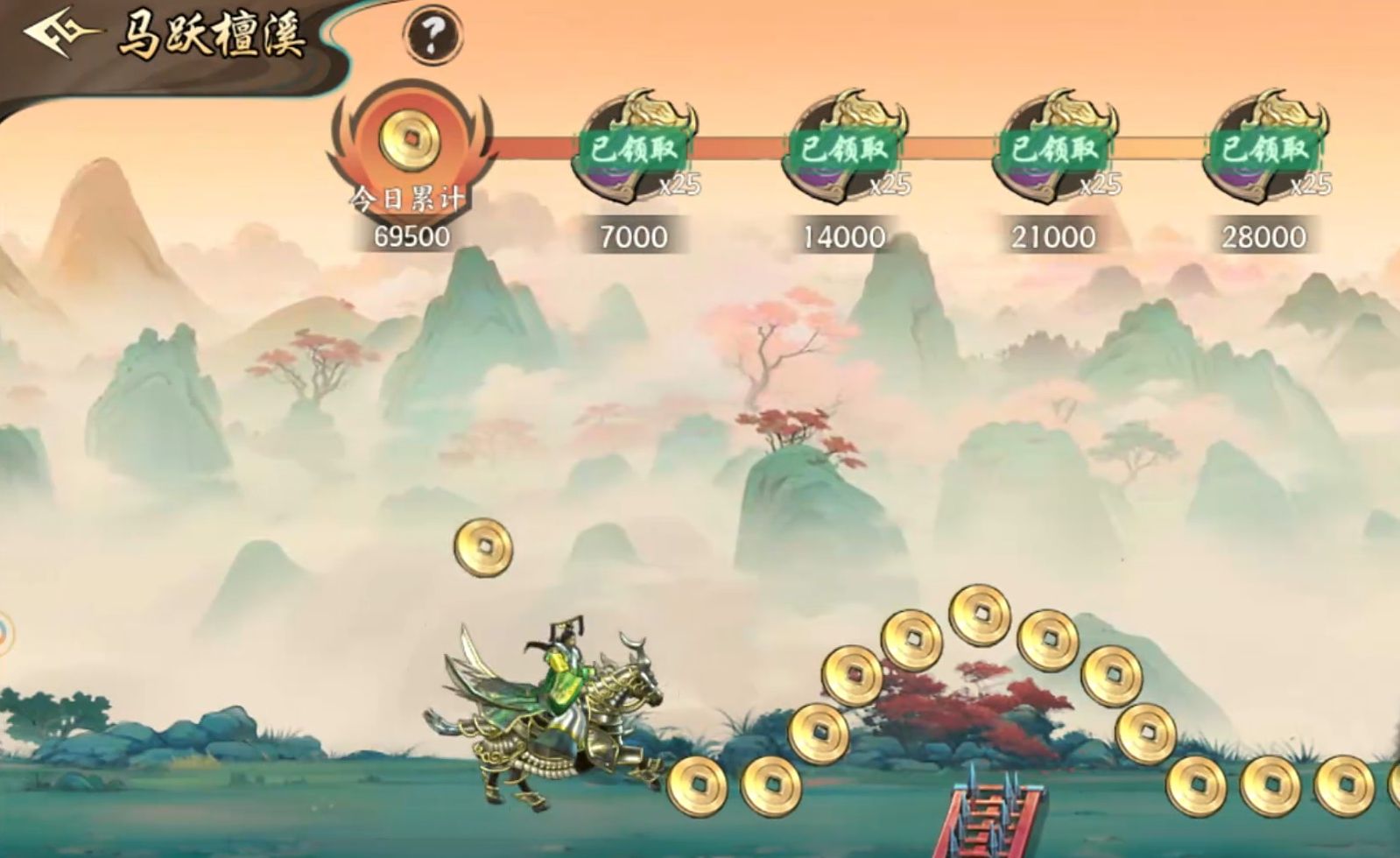Select the 14000 milestone reward icon

845,148
